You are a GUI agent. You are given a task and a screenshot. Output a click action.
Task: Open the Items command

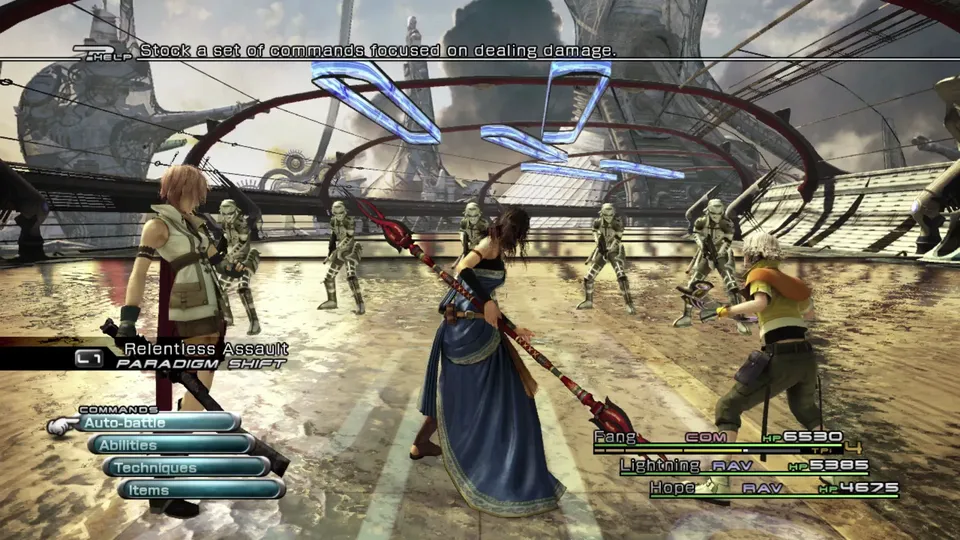pyautogui.click(x=200, y=490)
